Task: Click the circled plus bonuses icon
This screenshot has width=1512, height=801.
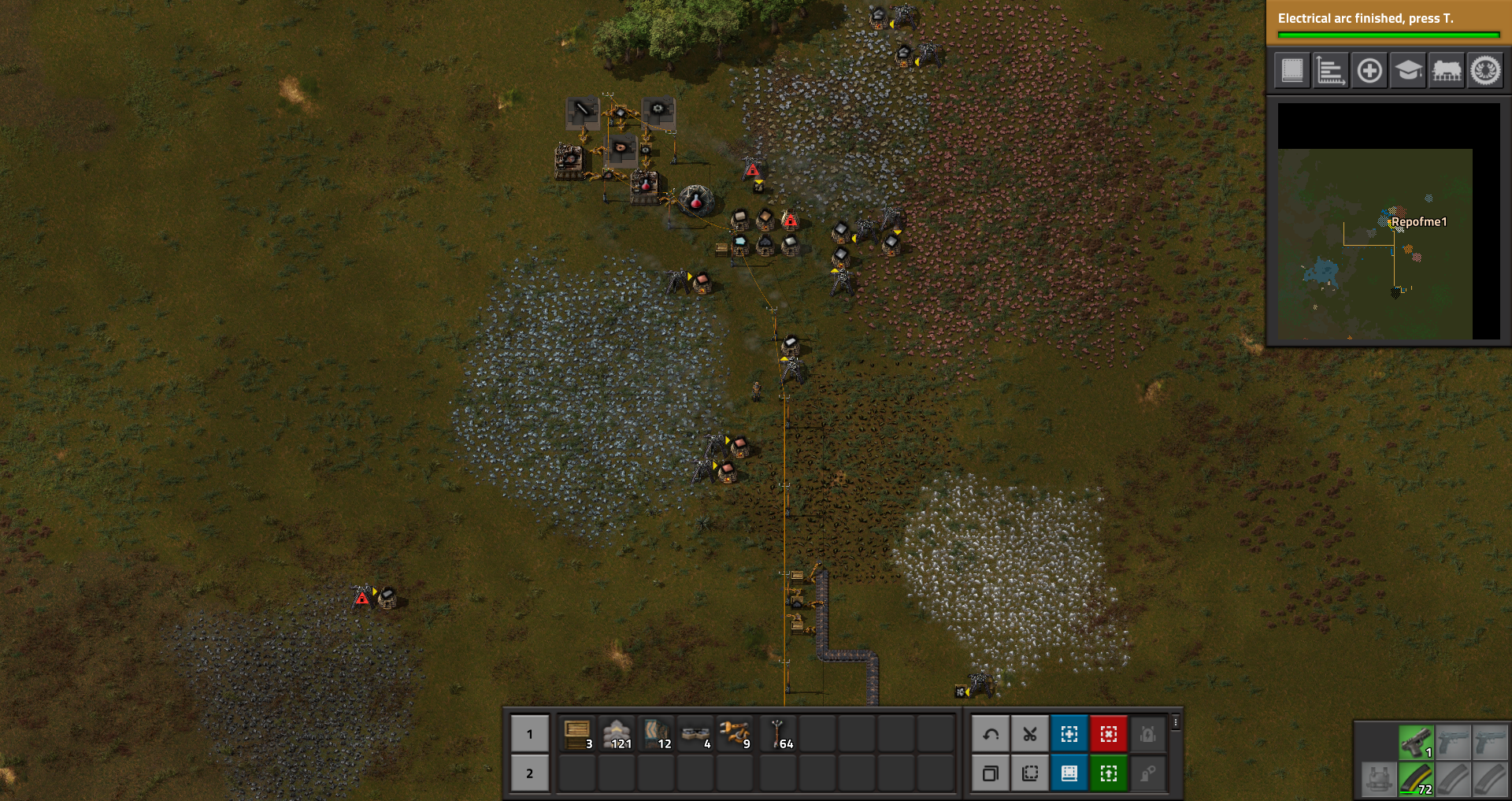Action: point(1369,71)
